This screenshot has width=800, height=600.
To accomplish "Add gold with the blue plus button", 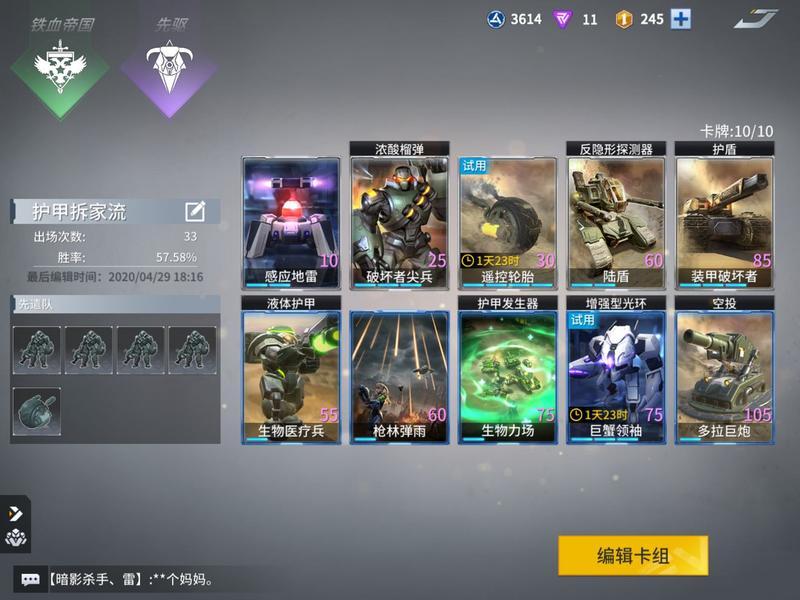I will 681,19.
